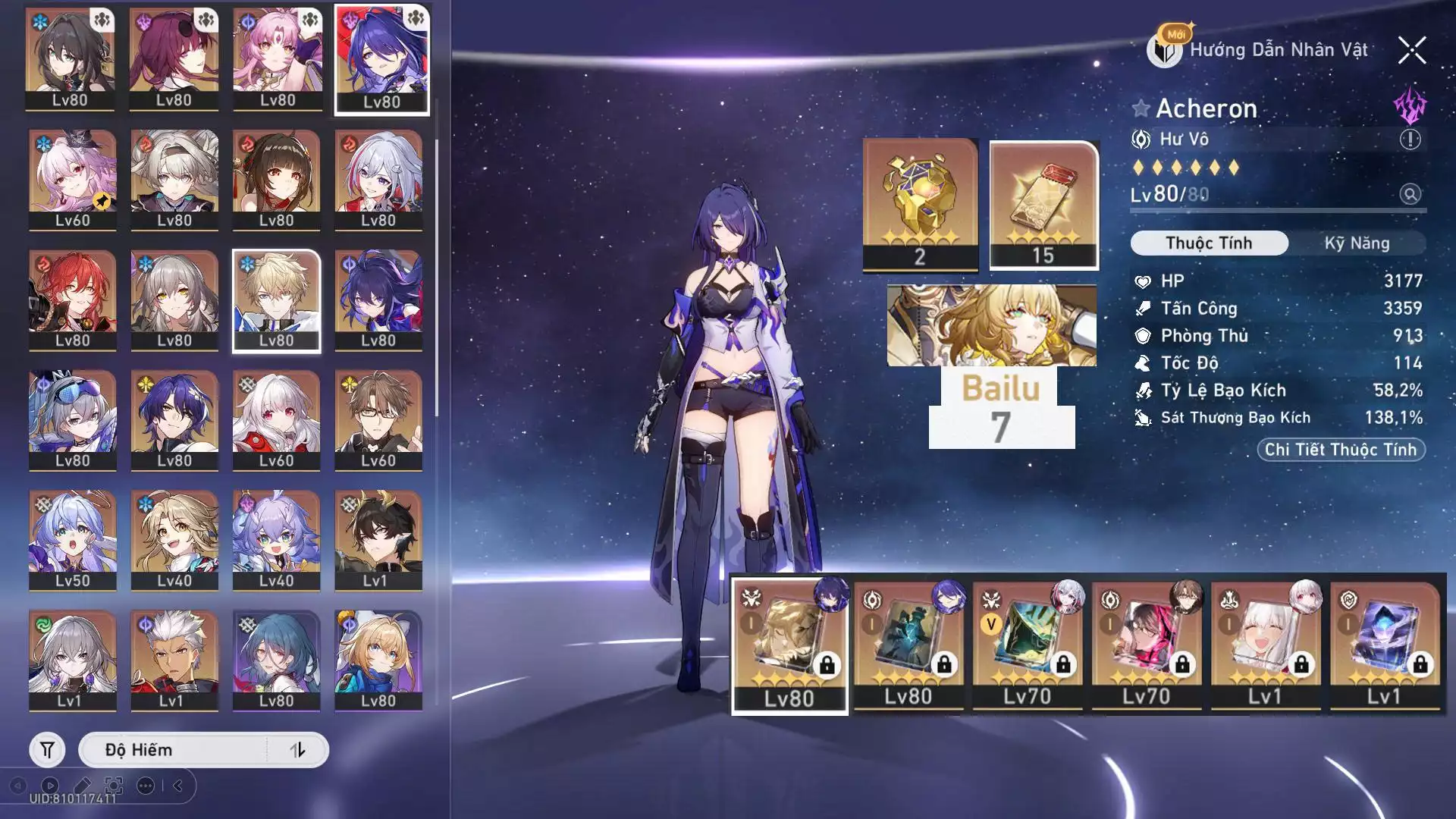Choose the Lv70 light cone marked V
1456x819 pixels.
coord(1028,646)
